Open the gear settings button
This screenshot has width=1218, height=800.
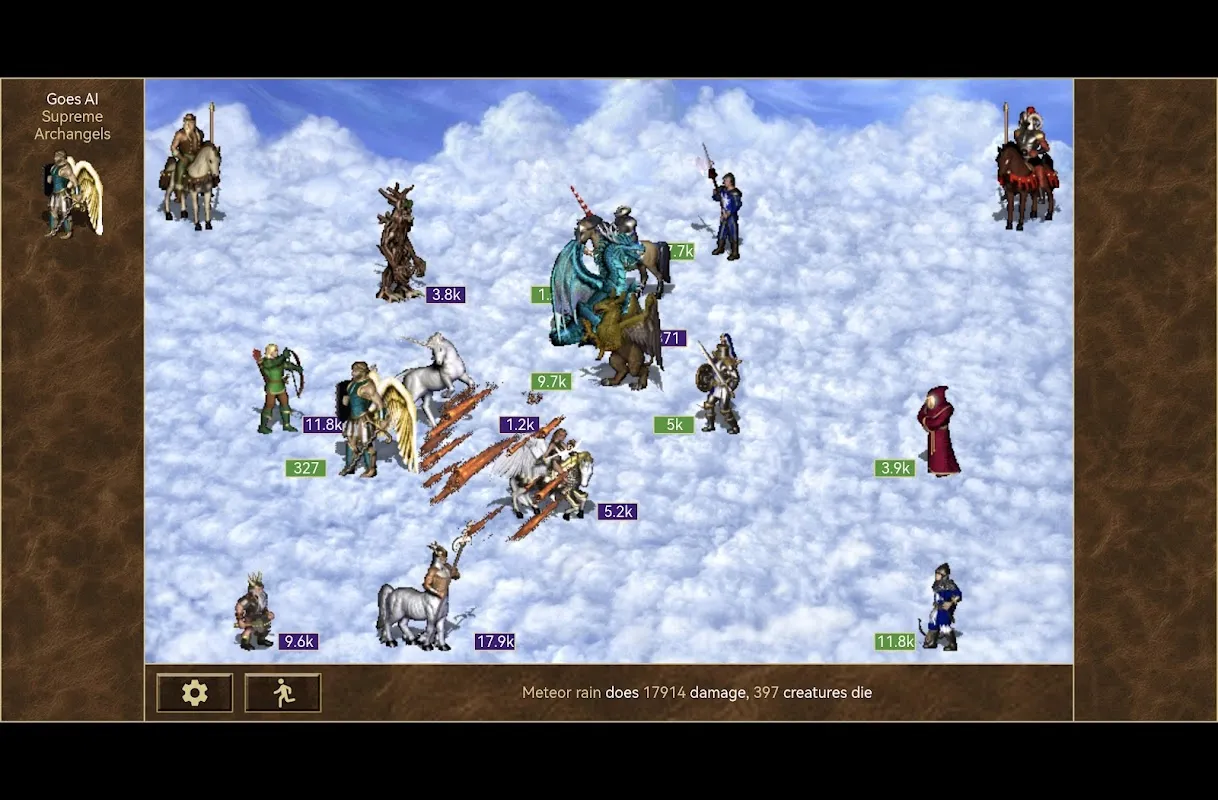(x=194, y=692)
